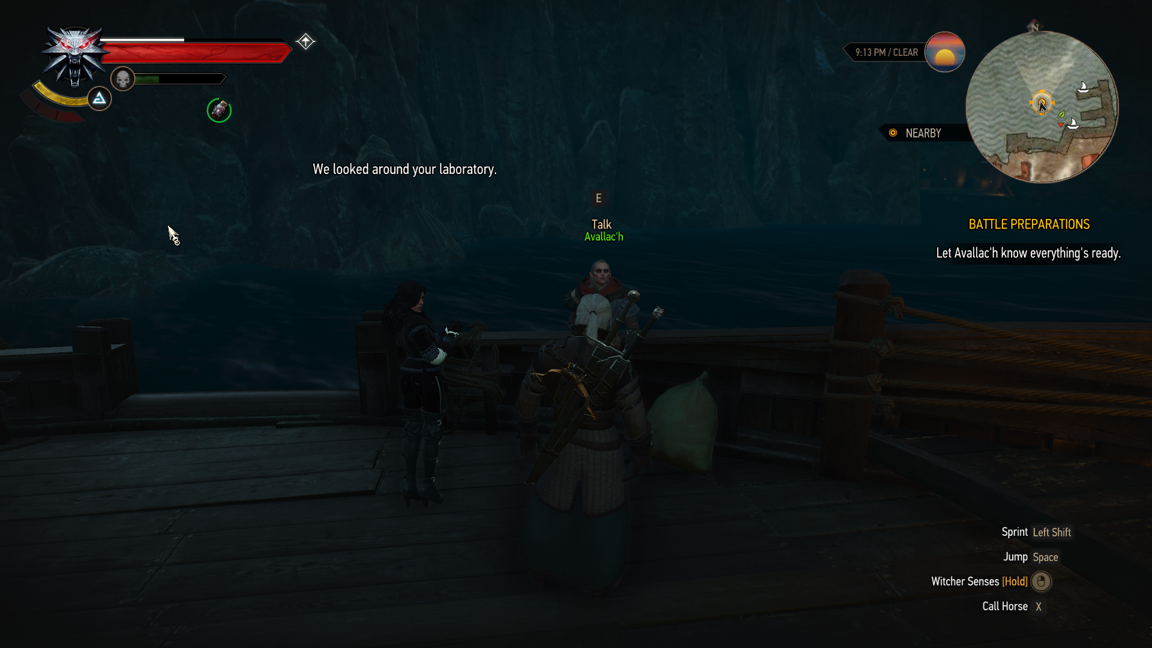This screenshot has width=1152, height=648.
Task: Click the green active buff icon
Action: [219, 110]
